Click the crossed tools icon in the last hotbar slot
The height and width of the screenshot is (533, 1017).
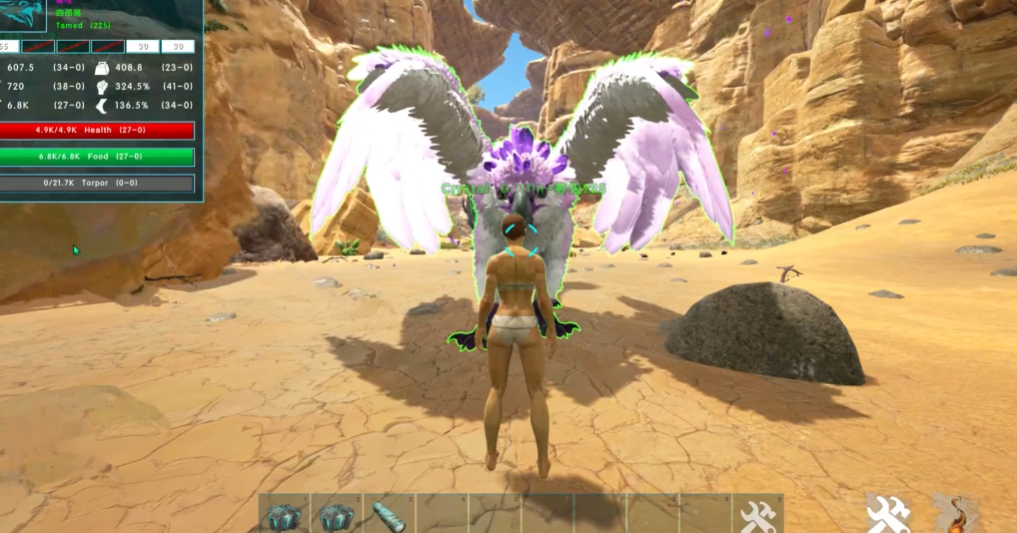tap(757, 516)
